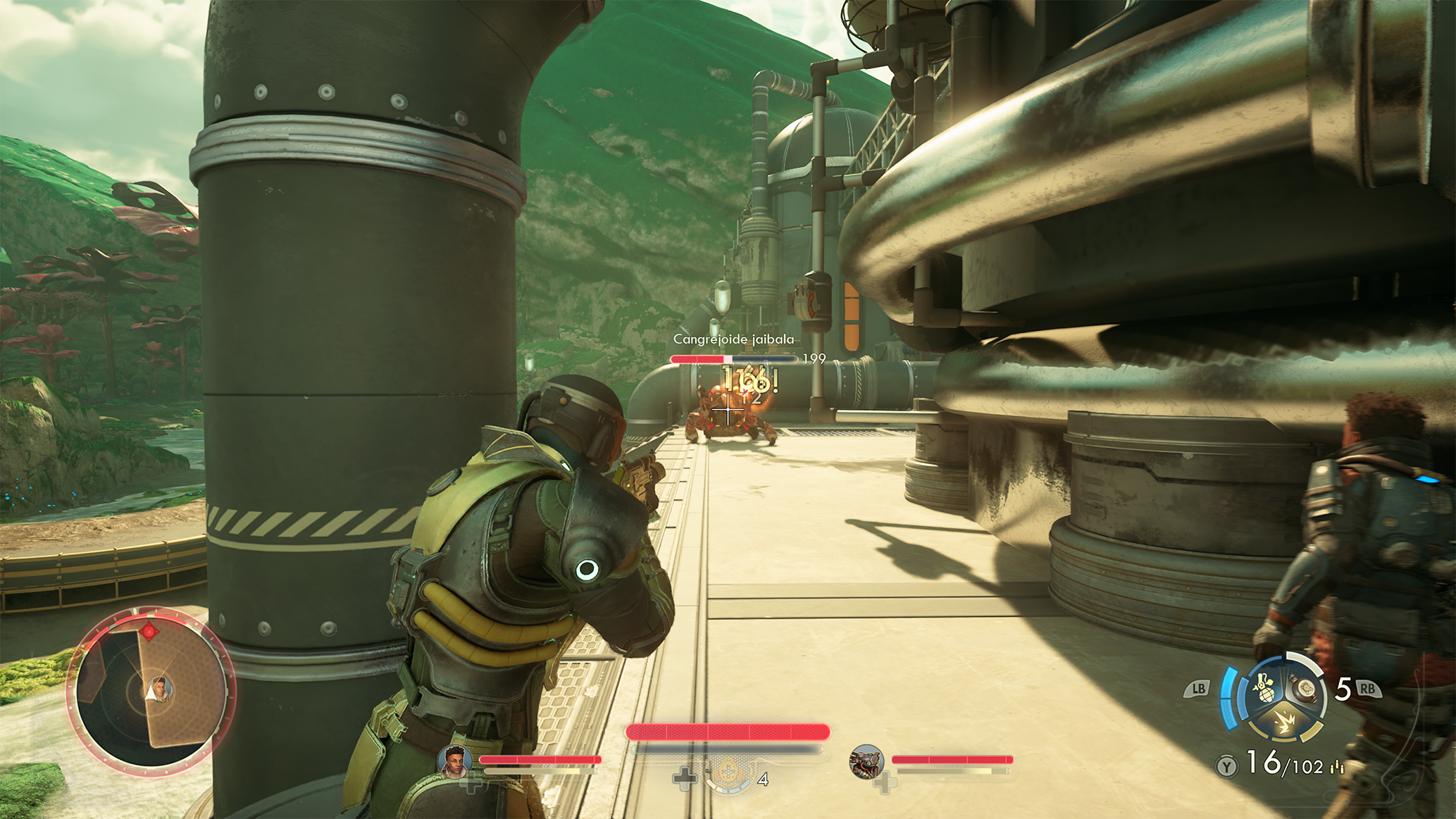Screen dimensions: 1456x819
Task: Click the left companion's portrait
Action: 455,763
